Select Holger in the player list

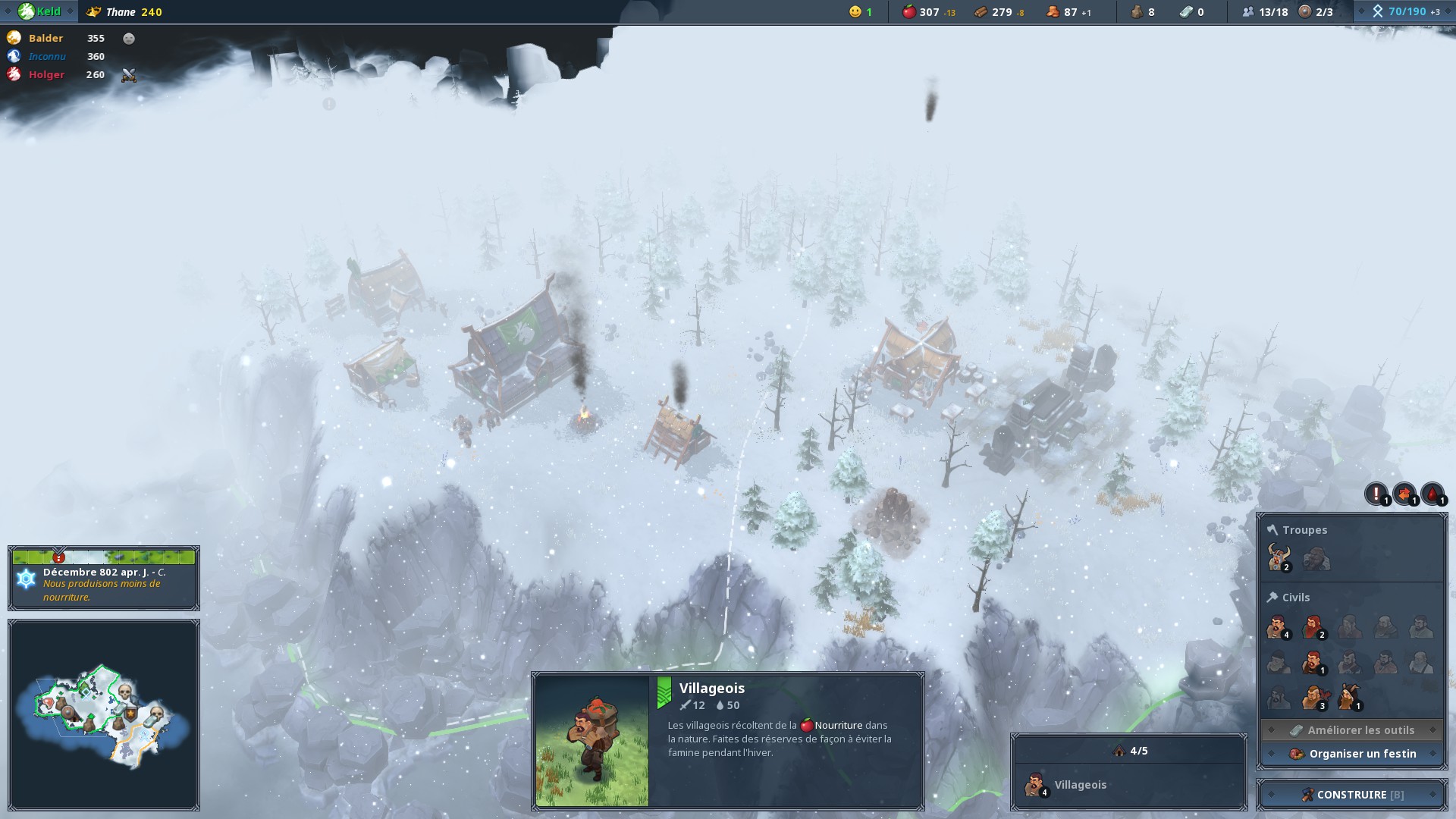[46, 74]
